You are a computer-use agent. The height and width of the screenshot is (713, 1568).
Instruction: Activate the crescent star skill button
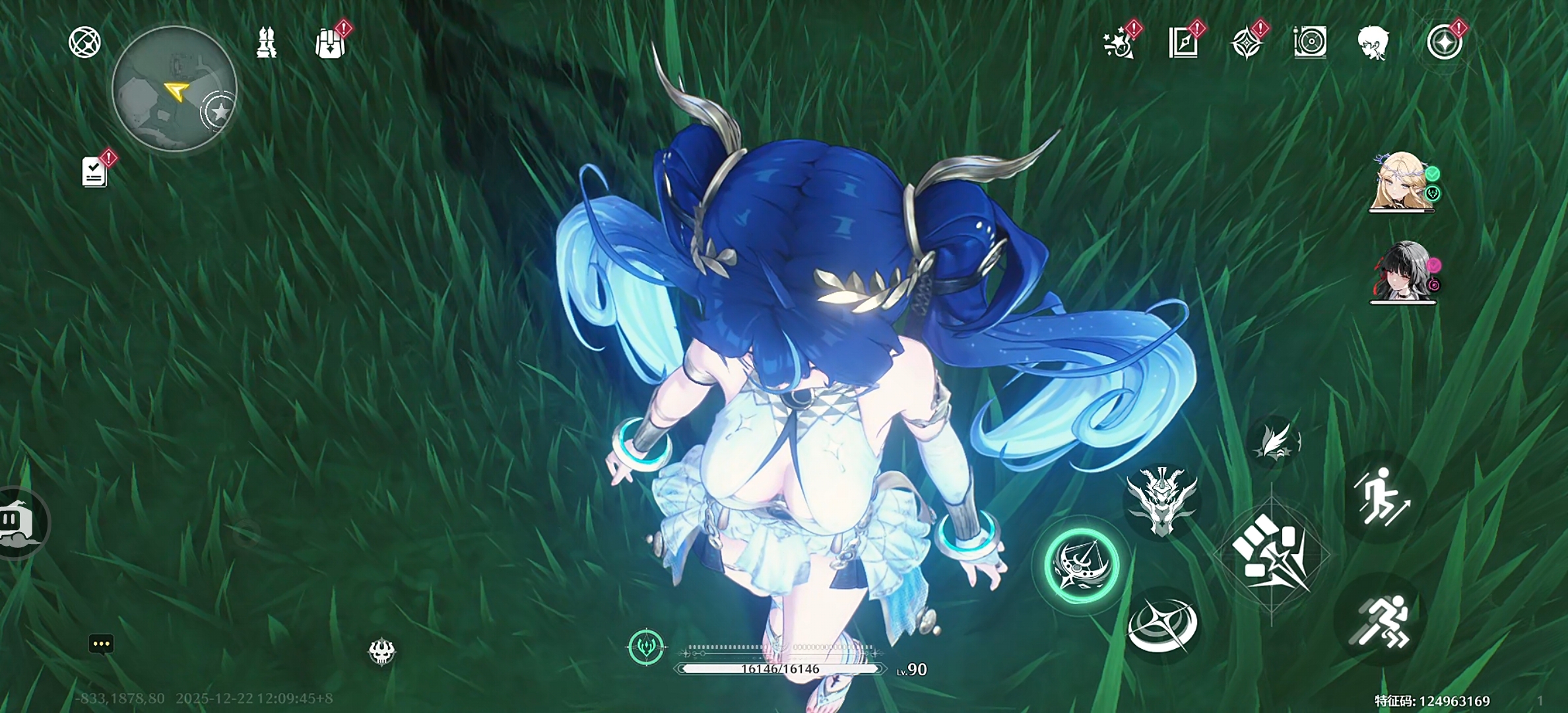coord(1162,624)
